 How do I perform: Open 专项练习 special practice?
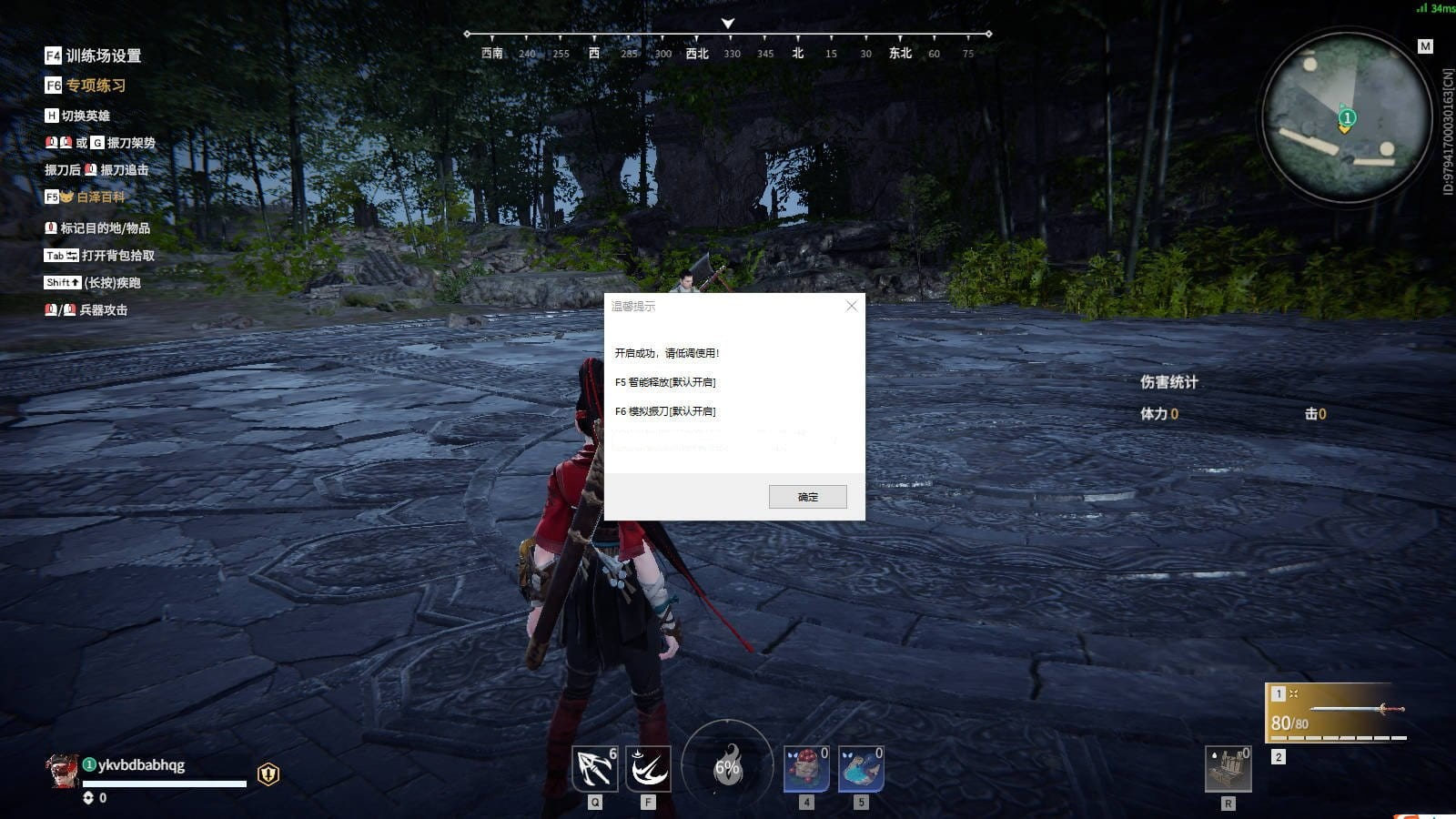tap(96, 86)
